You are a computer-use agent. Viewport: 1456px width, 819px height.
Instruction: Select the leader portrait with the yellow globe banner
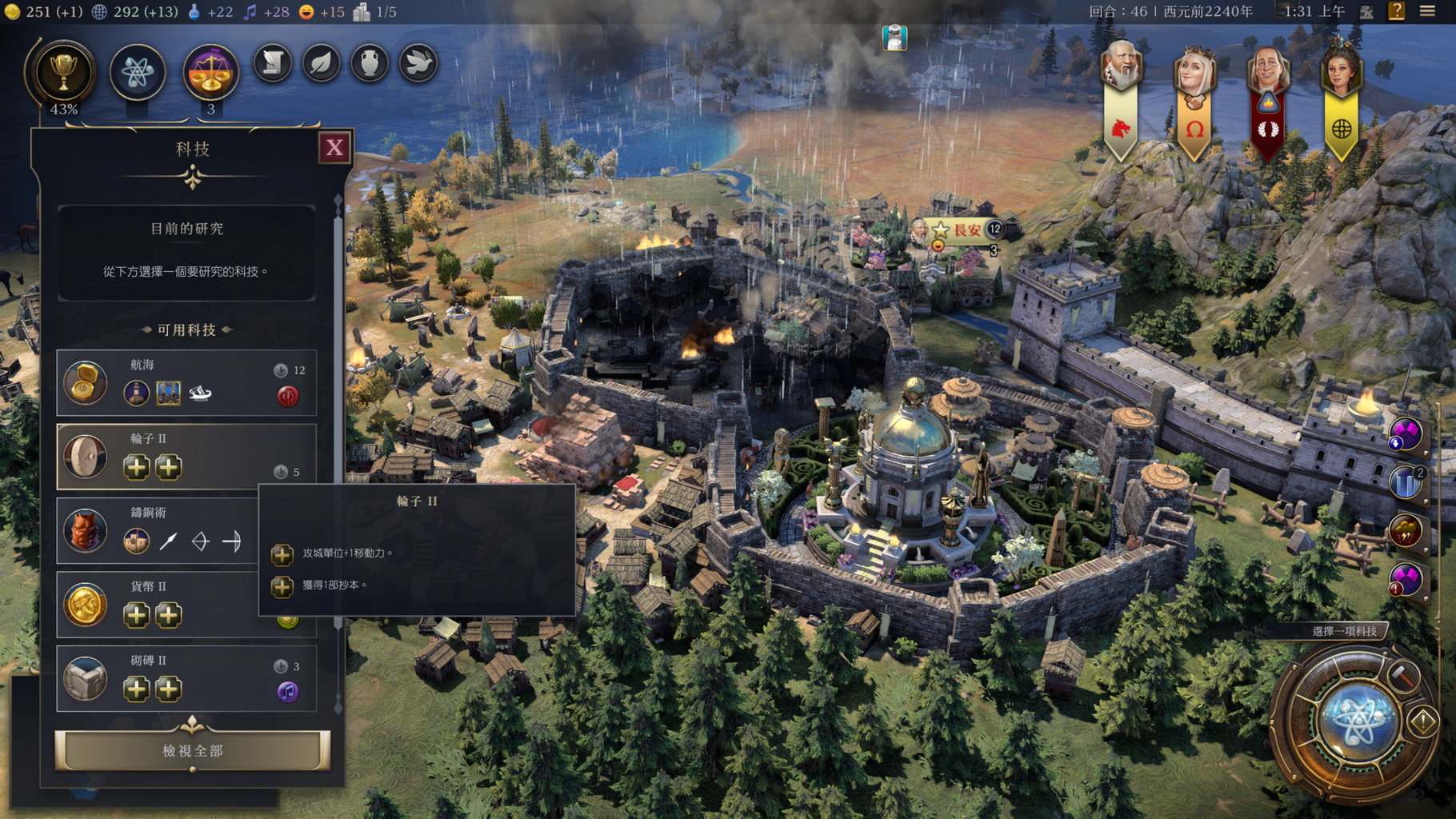click(x=1341, y=72)
